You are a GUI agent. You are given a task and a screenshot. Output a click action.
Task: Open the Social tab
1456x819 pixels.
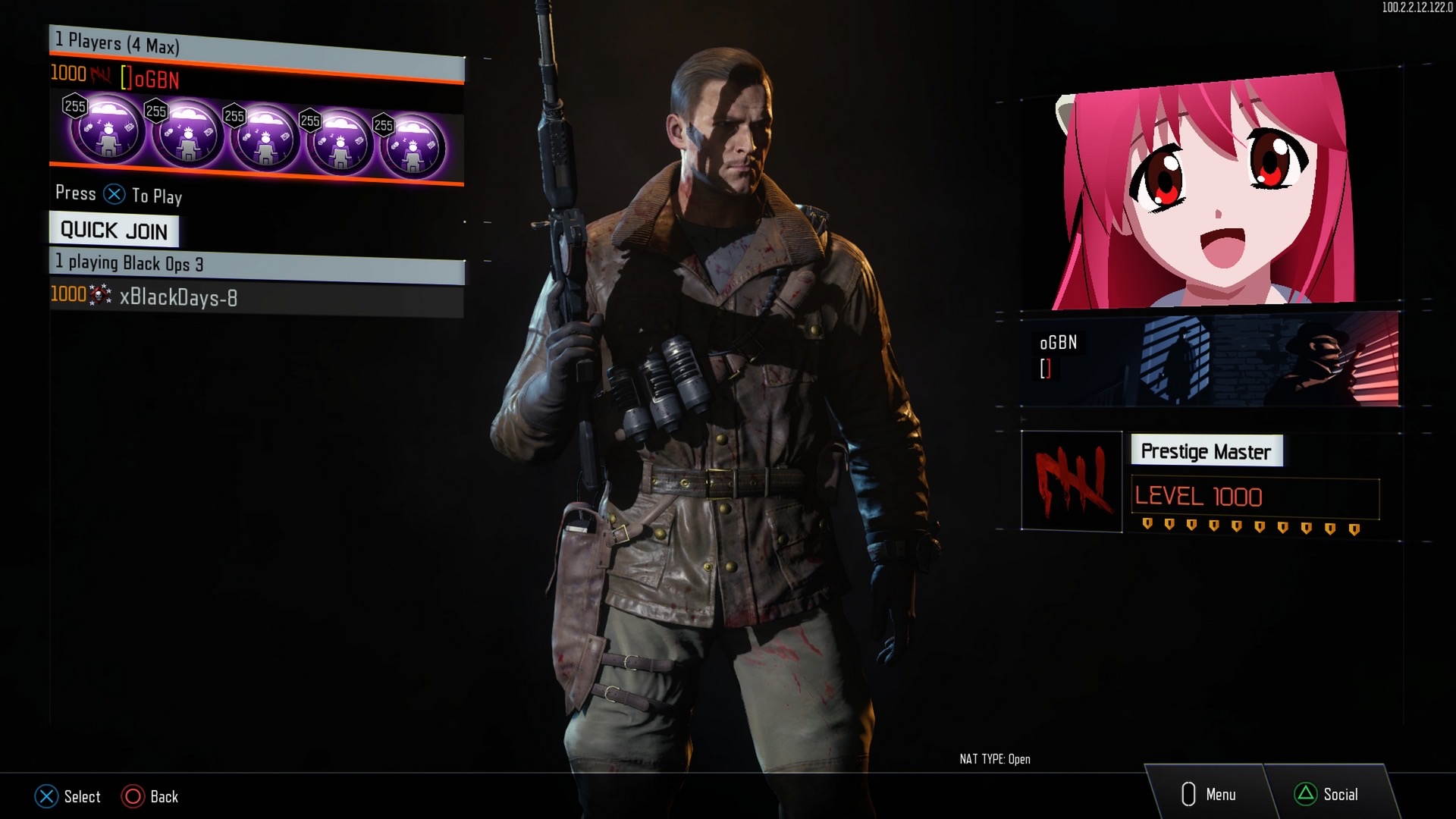coord(1327,794)
